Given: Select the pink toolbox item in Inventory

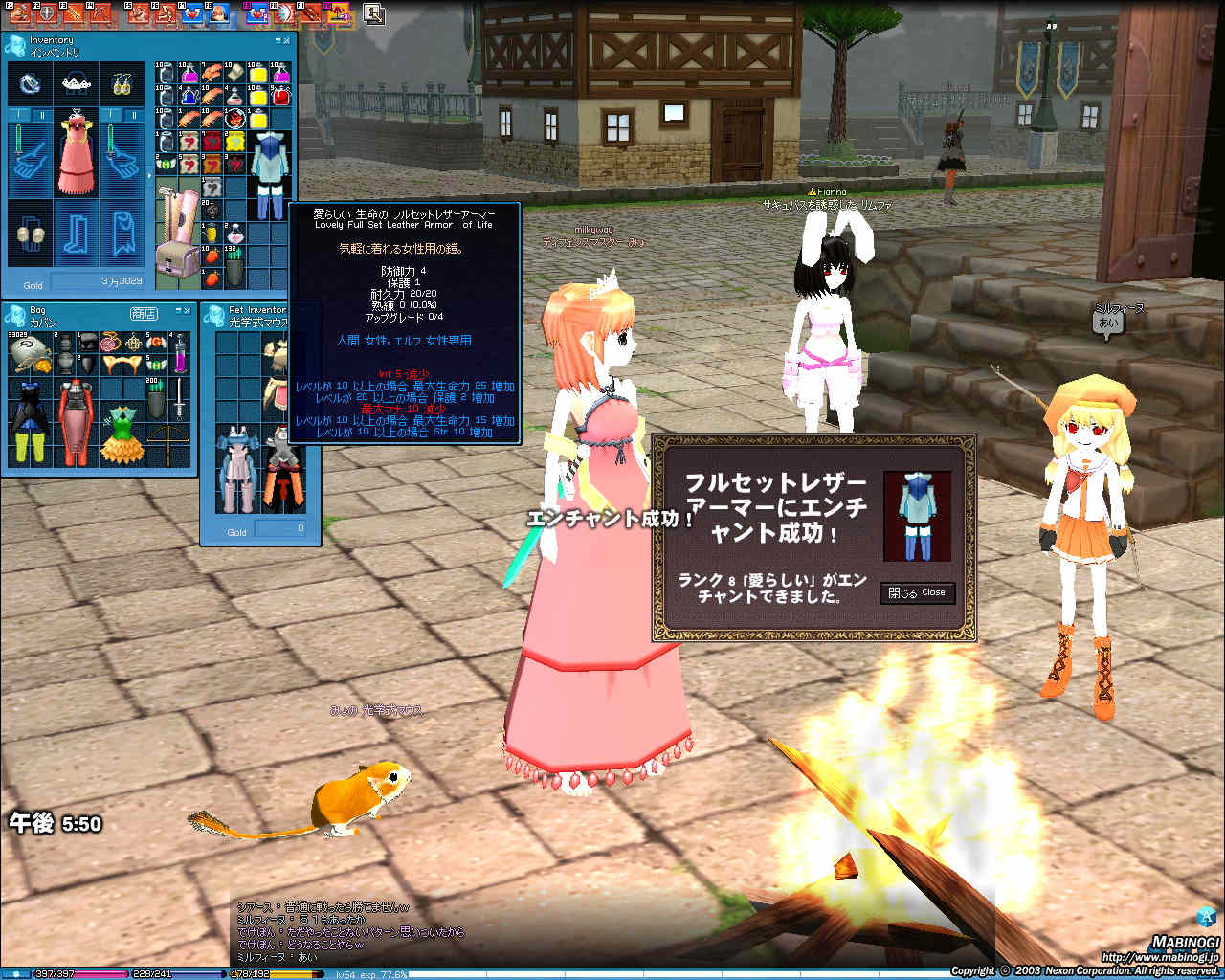Looking at the screenshot, I should [x=177, y=259].
